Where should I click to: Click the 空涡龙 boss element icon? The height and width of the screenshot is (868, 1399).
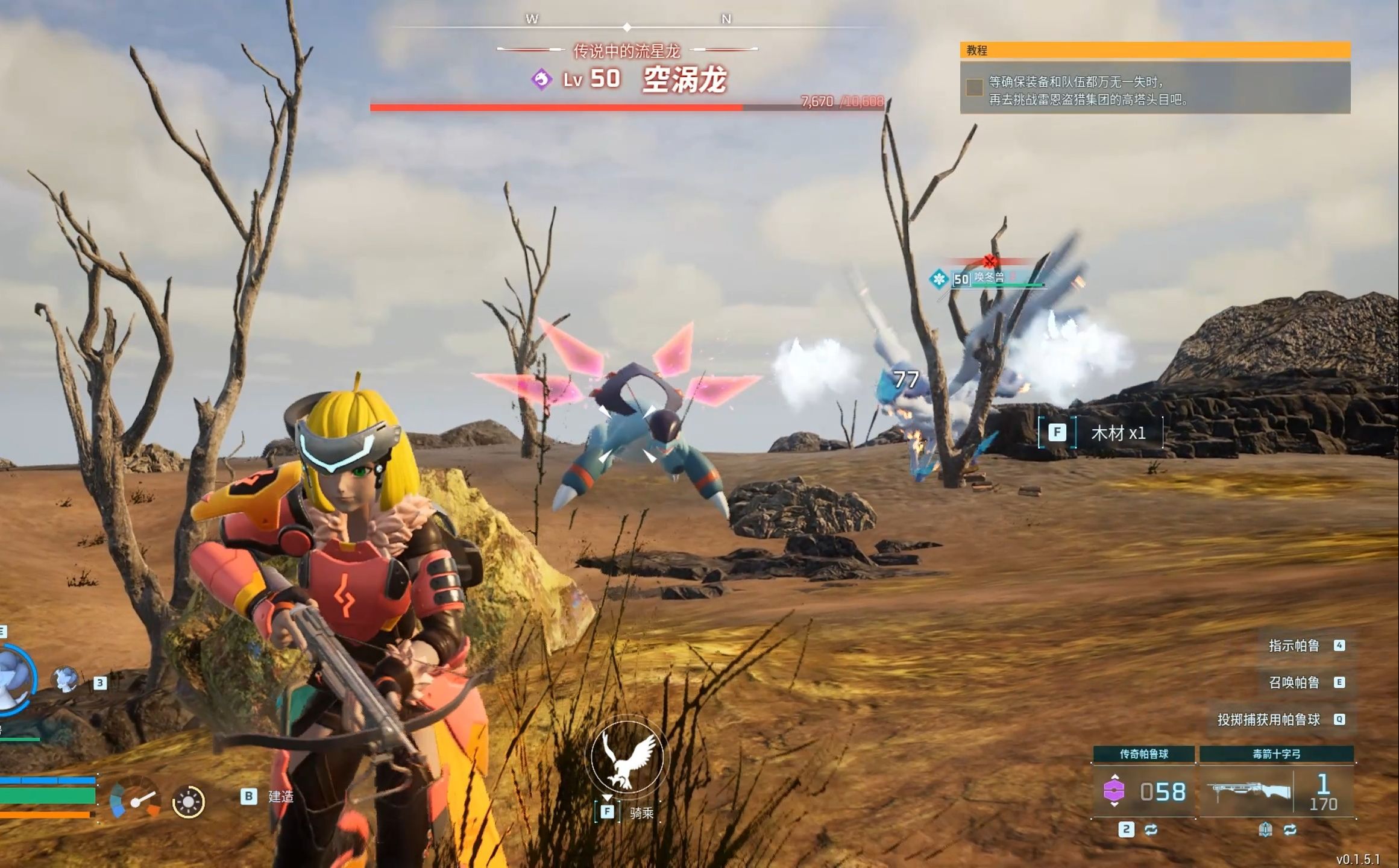click(x=541, y=80)
